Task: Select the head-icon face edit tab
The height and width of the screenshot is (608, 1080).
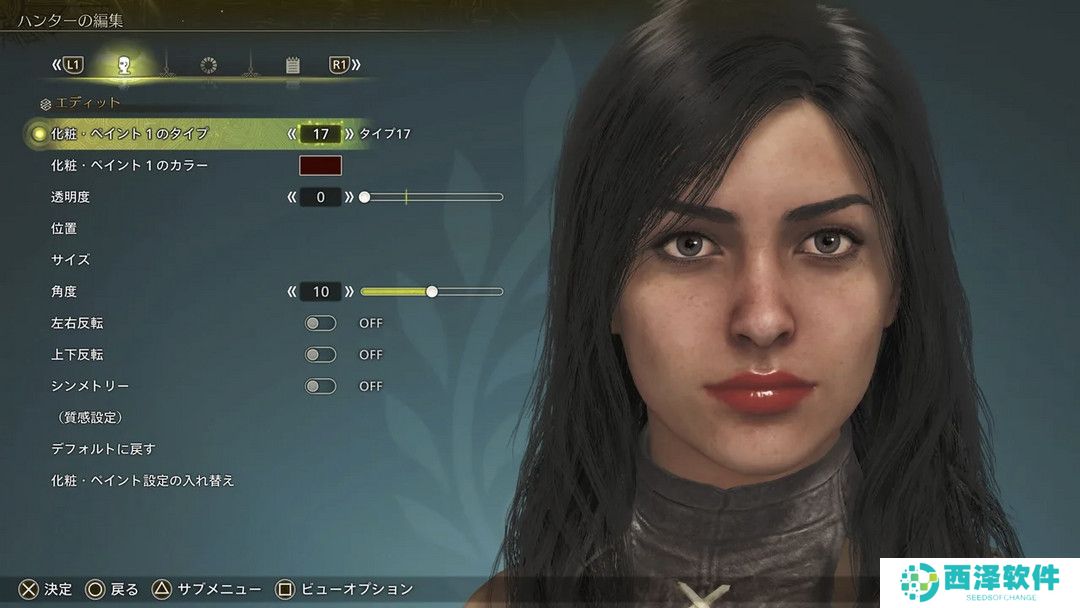Action: coord(124,65)
